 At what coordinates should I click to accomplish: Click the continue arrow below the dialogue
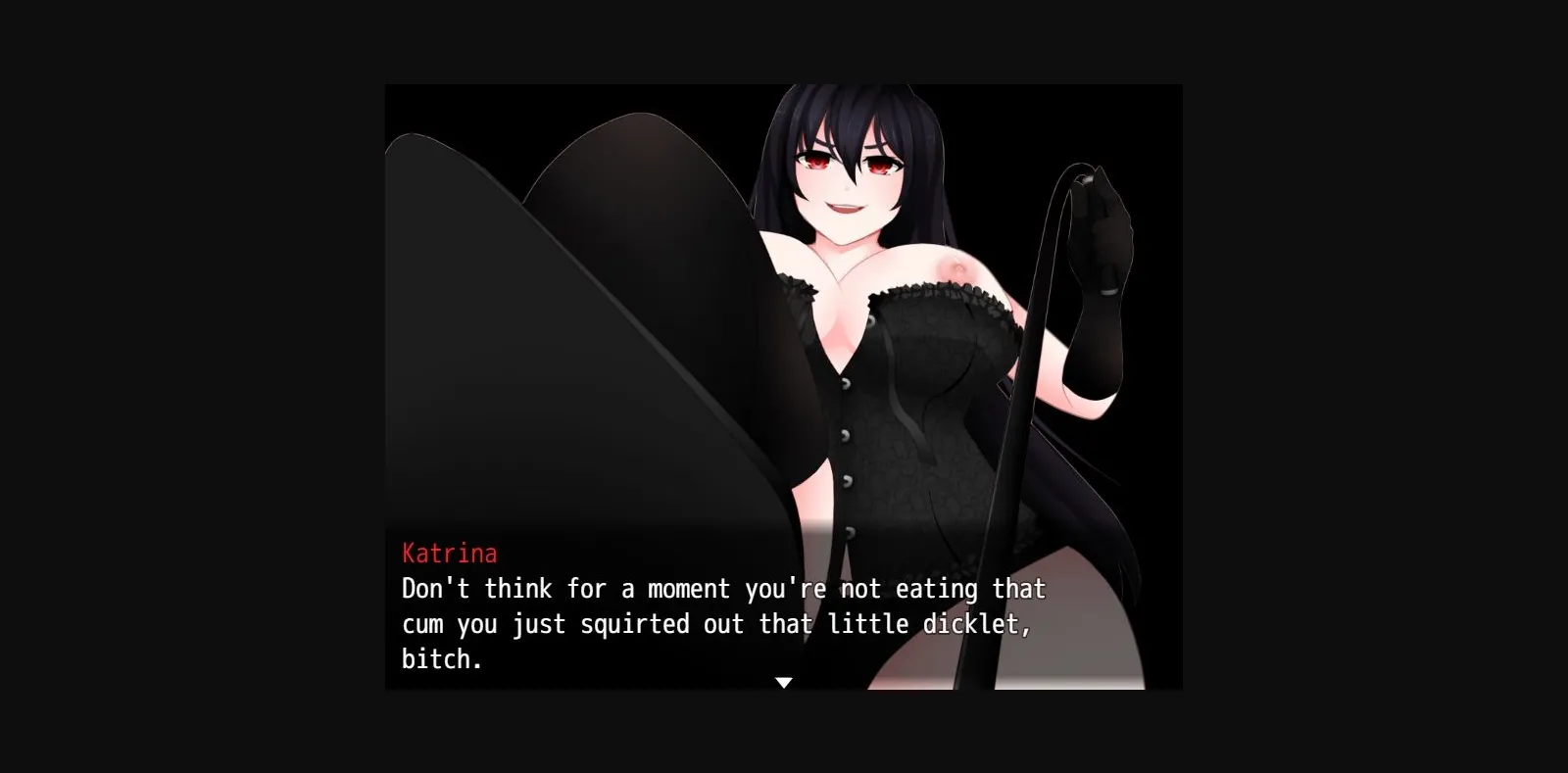point(784,681)
